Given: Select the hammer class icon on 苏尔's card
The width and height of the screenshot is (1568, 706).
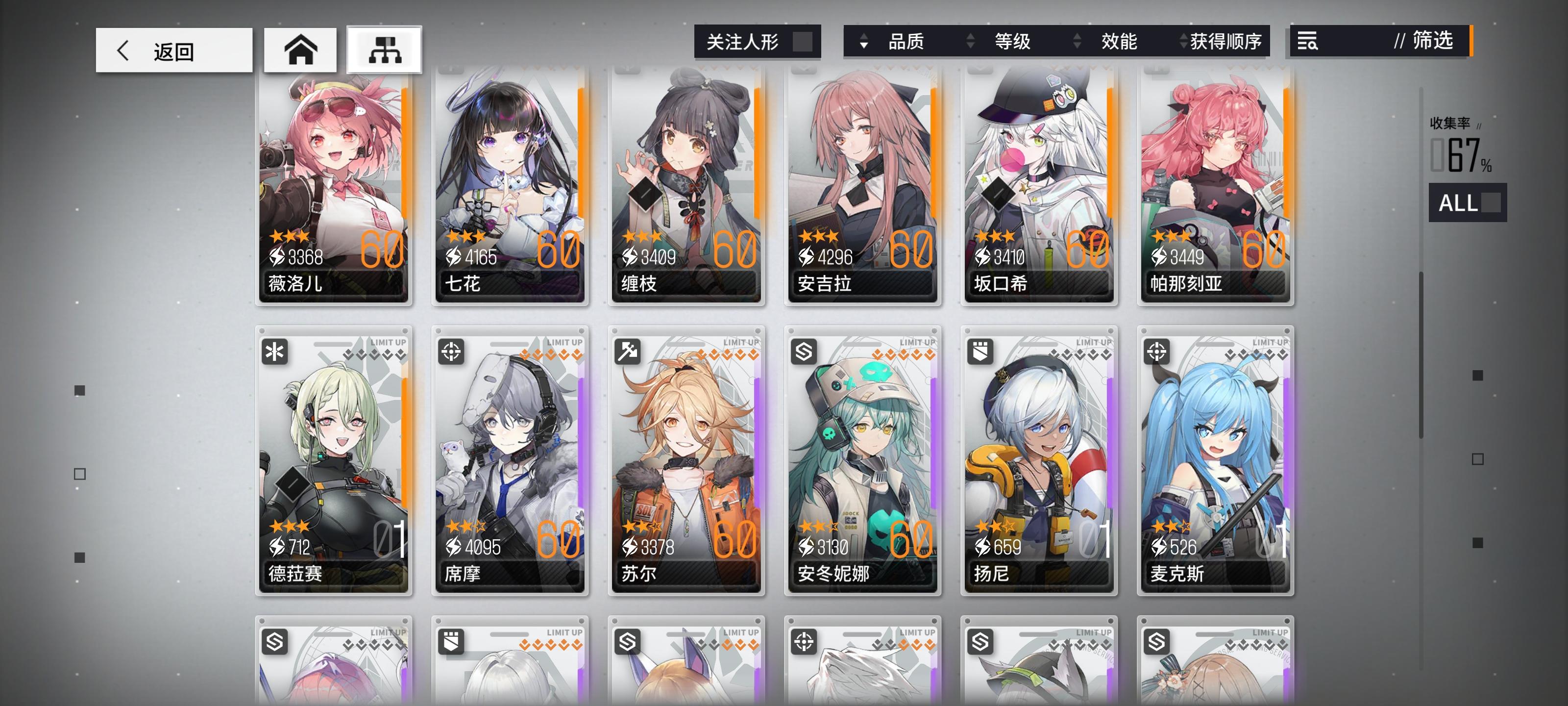Looking at the screenshot, I should 628,352.
